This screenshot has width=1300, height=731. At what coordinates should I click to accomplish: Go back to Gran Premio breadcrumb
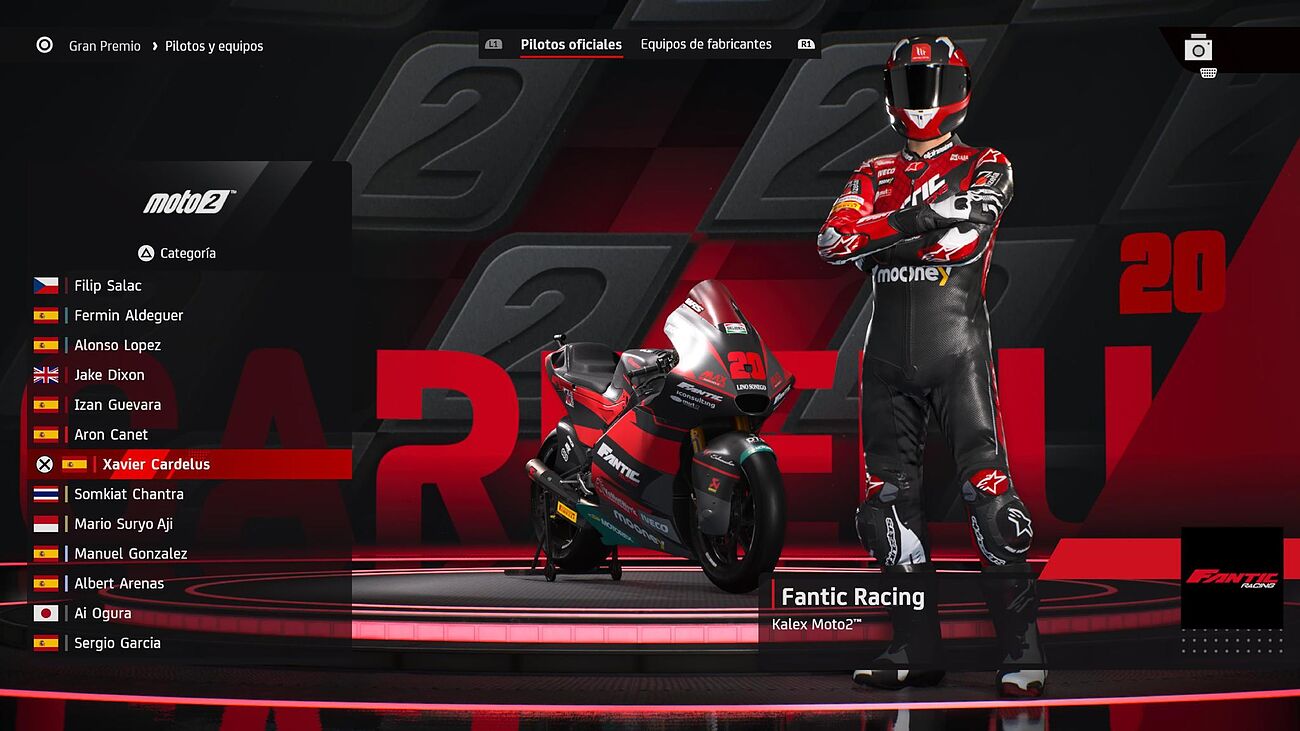tap(104, 46)
